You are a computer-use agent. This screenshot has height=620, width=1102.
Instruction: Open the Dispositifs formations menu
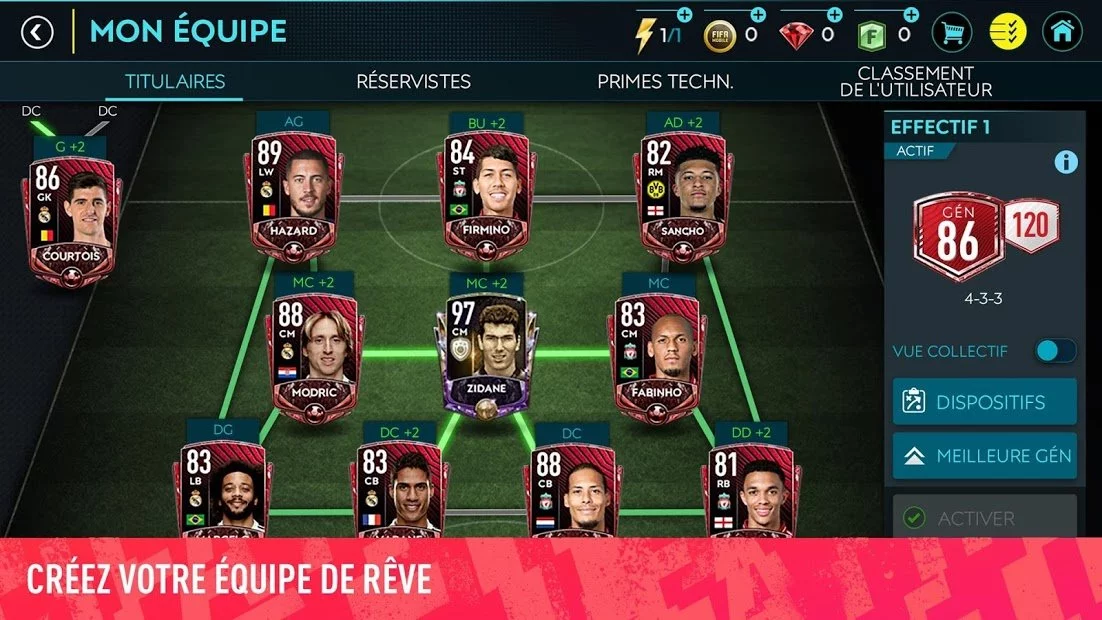point(984,402)
